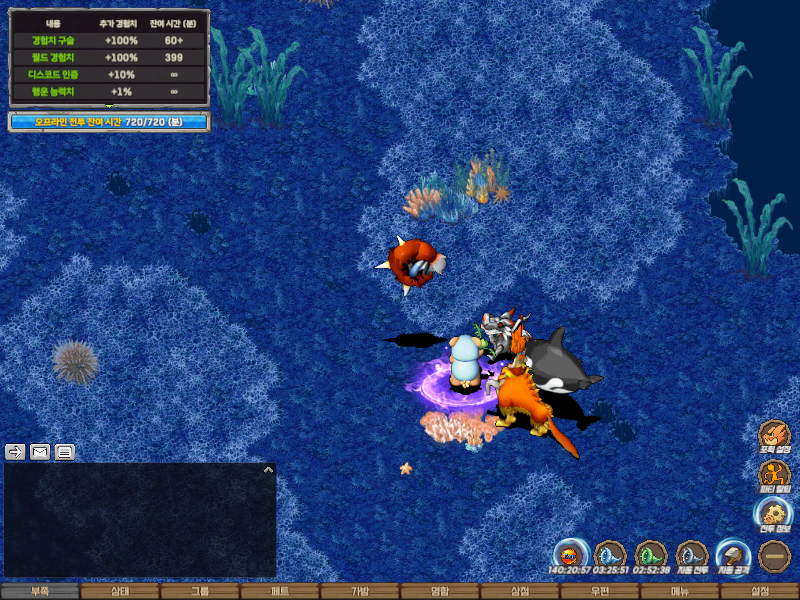Screen dimensions: 800x600
Task: Open the 가방 (bag) inventory
Action: click(x=360, y=591)
